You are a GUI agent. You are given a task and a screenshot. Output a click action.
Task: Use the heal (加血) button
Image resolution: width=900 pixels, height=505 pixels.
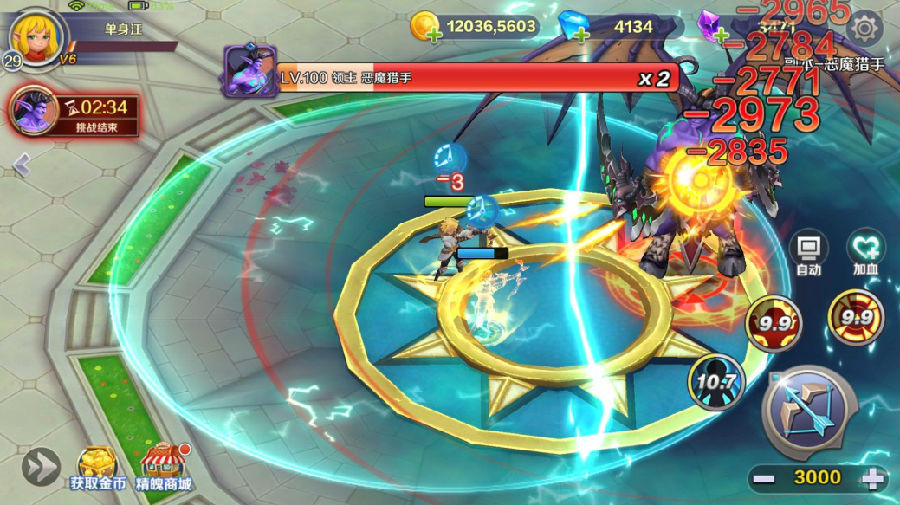866,253
